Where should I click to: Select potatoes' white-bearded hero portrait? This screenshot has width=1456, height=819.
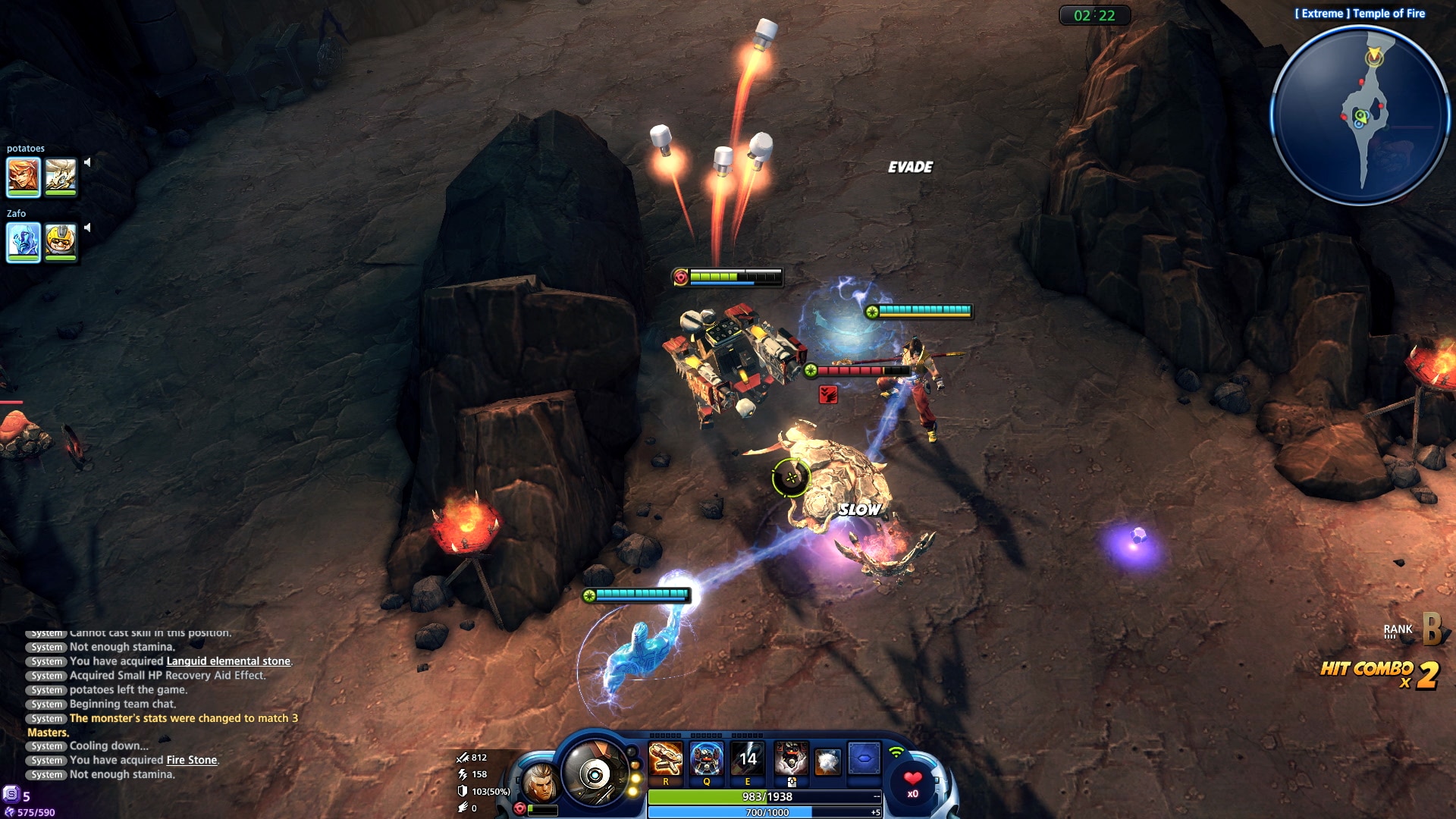[x=61, y=176]
